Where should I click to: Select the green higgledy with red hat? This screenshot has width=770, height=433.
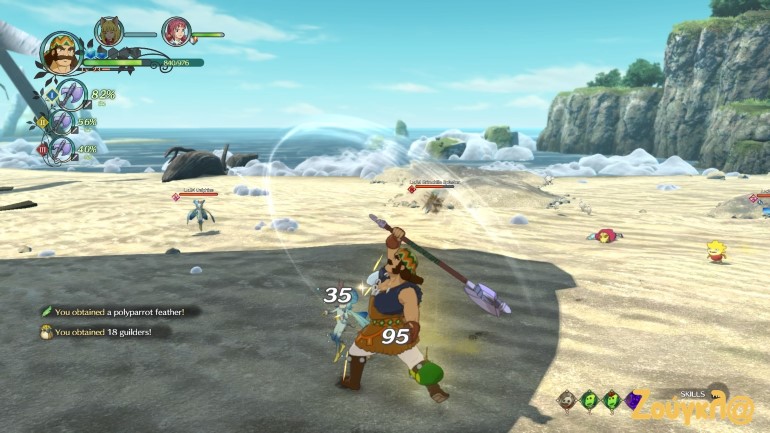point(610,400)
